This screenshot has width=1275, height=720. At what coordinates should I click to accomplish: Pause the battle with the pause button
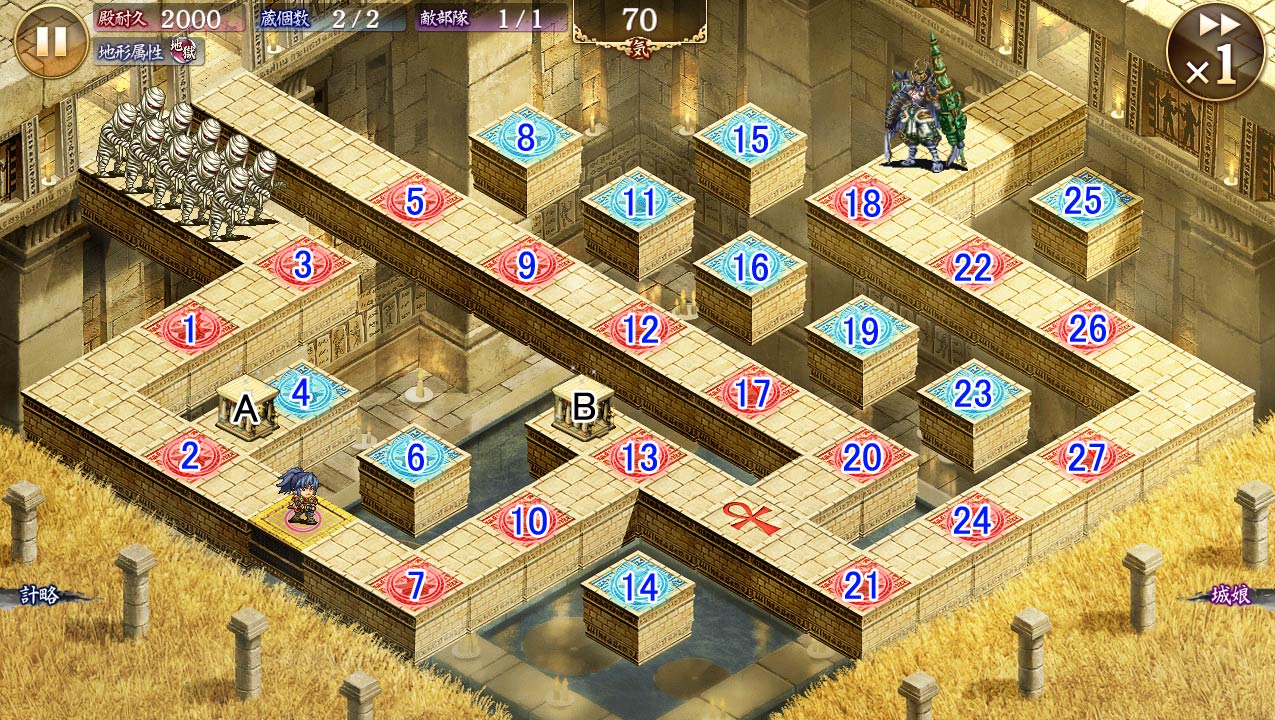click(x=50, y=40)
